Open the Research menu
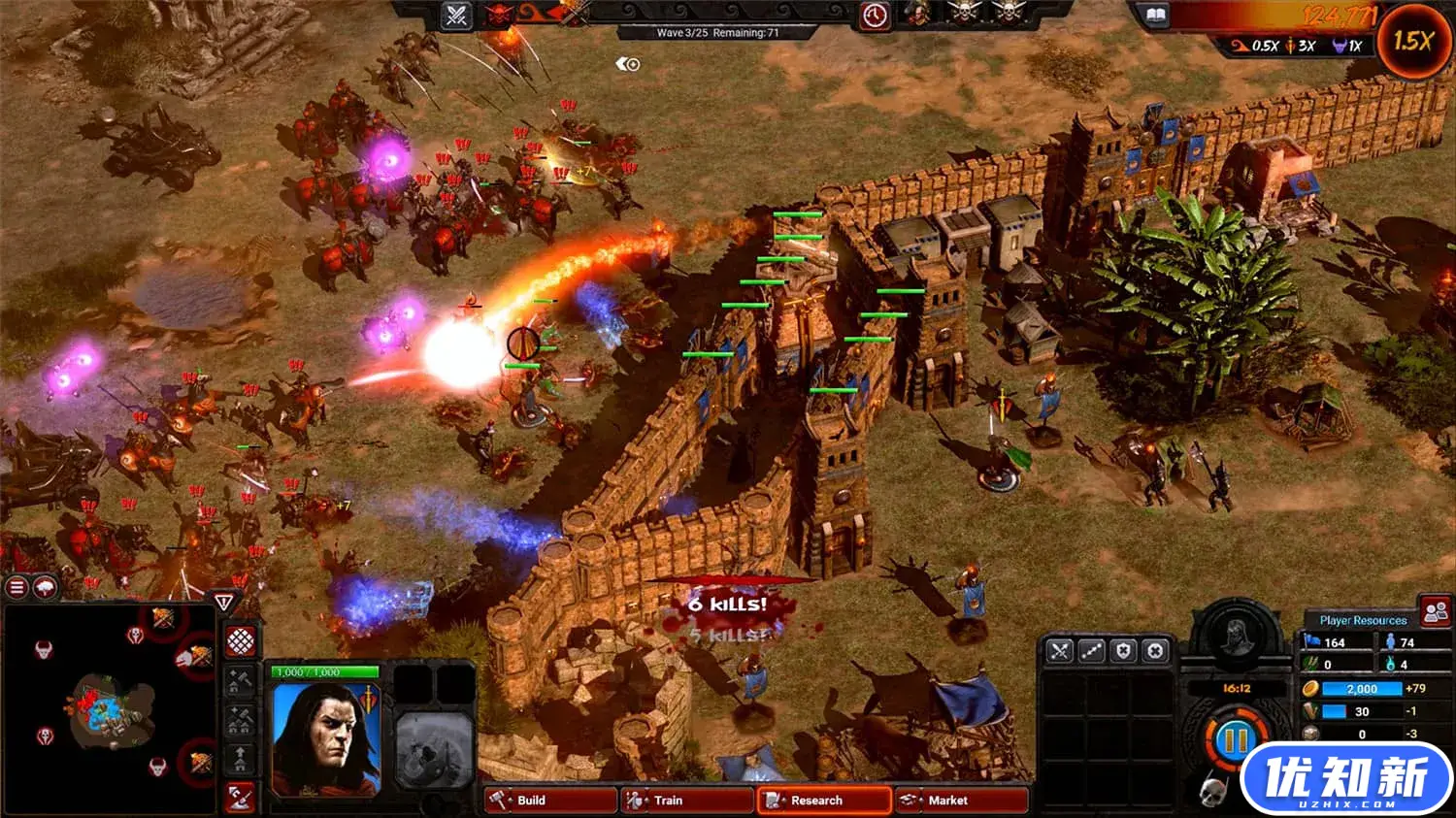The image size is (1456, 818). coord(823,801)
